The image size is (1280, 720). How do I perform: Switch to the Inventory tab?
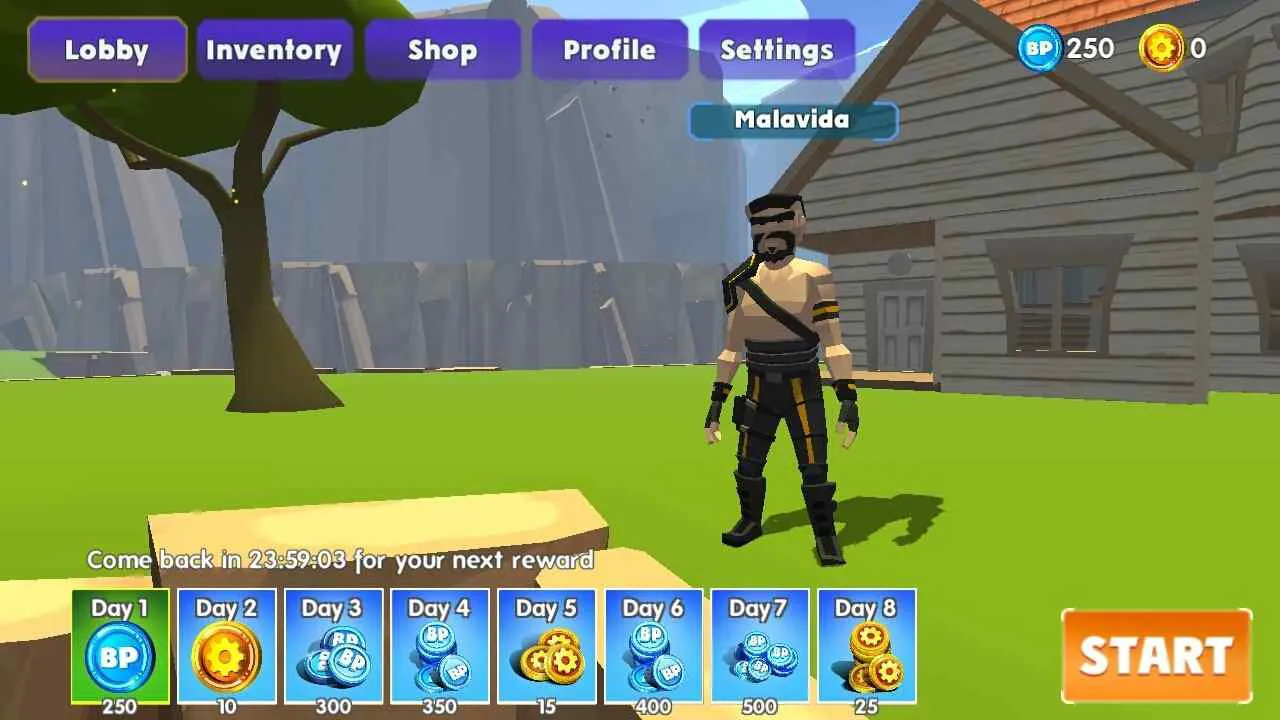pos(274,49)
